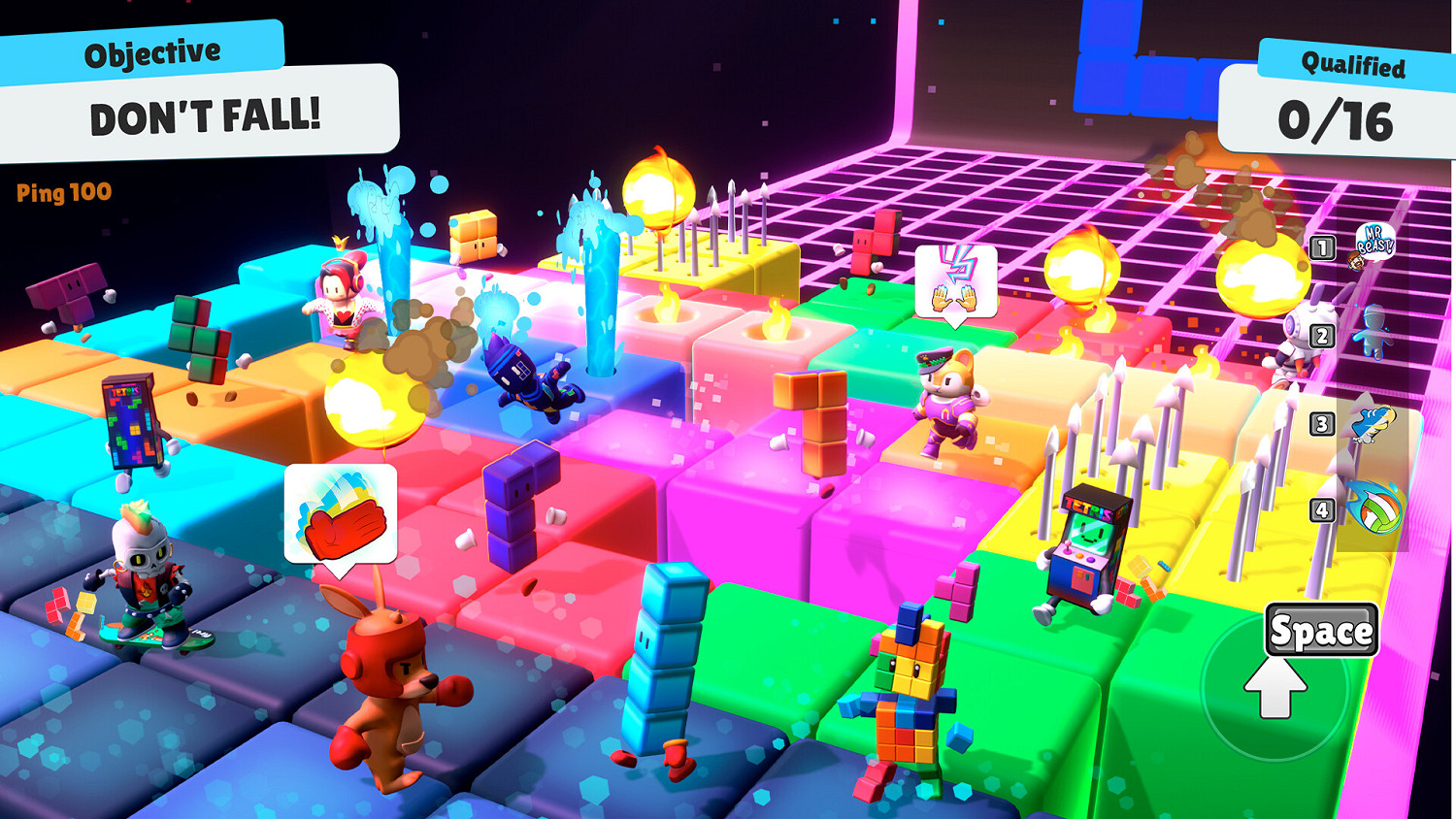The width and height of the screenshot is (1456, 819).
Task: Open the Objective banner
Action: [x=151, y=50]
